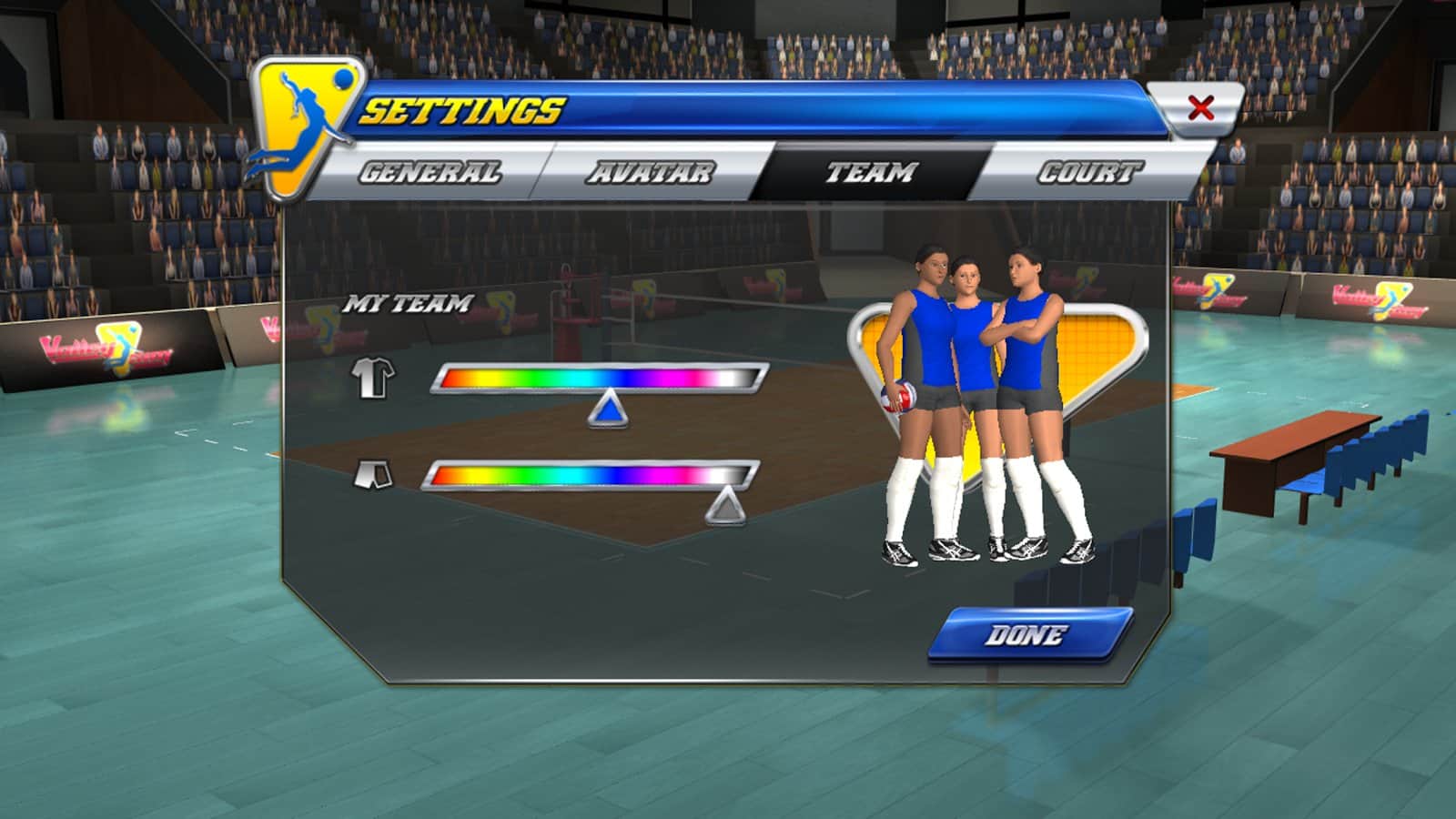Screen dimensions: 1456x819
Task: Show the Court settings tab
Action: tap(1088, 172)
